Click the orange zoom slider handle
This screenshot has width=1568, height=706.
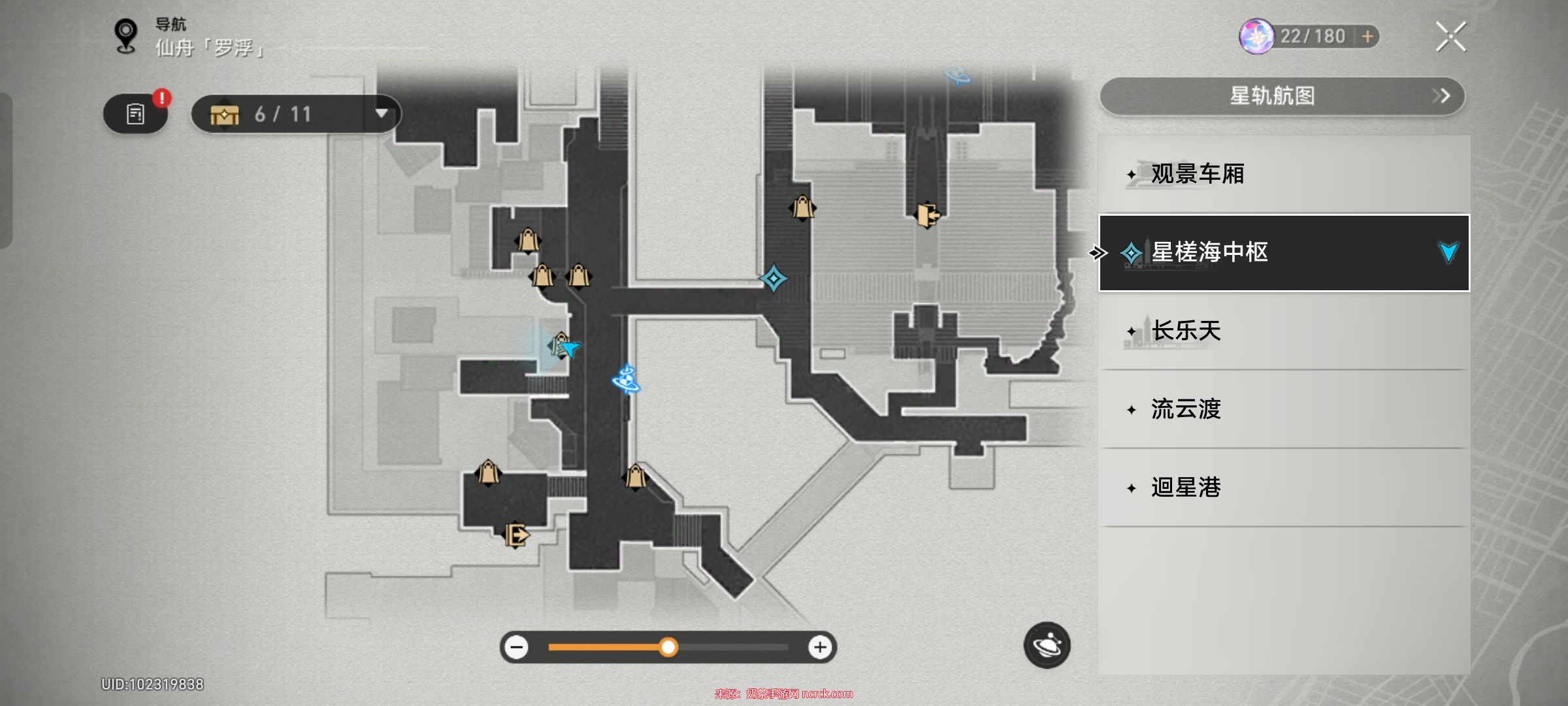click(668, 647)
